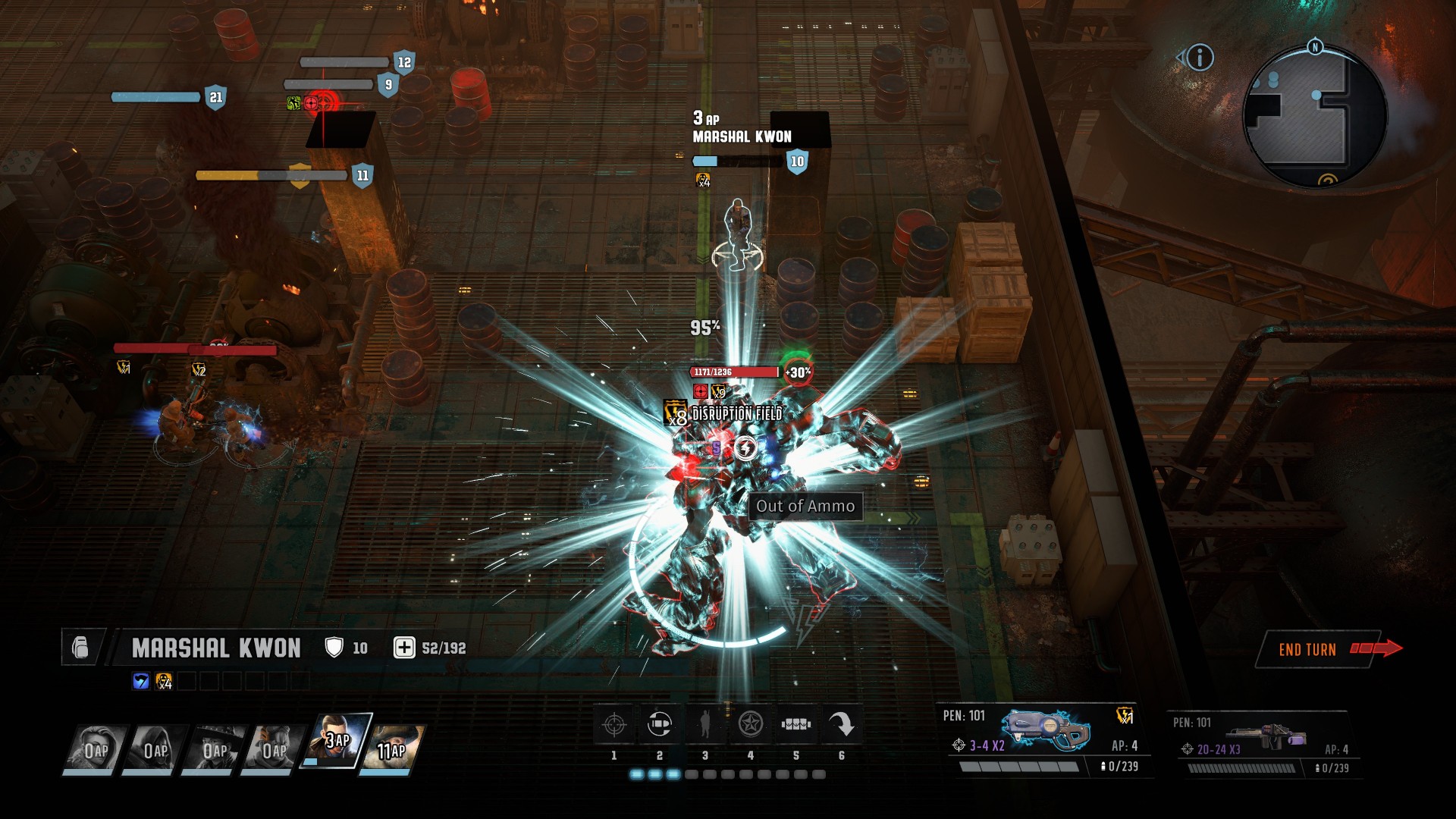Use the star badge ability
The image size is (1456, 819).
click(751, 725)
